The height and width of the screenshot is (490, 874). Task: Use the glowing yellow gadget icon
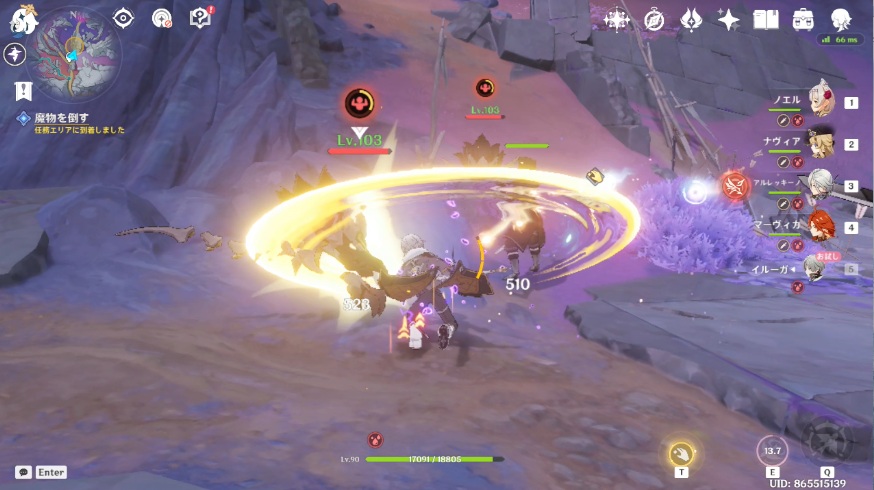tap(681, 453)
